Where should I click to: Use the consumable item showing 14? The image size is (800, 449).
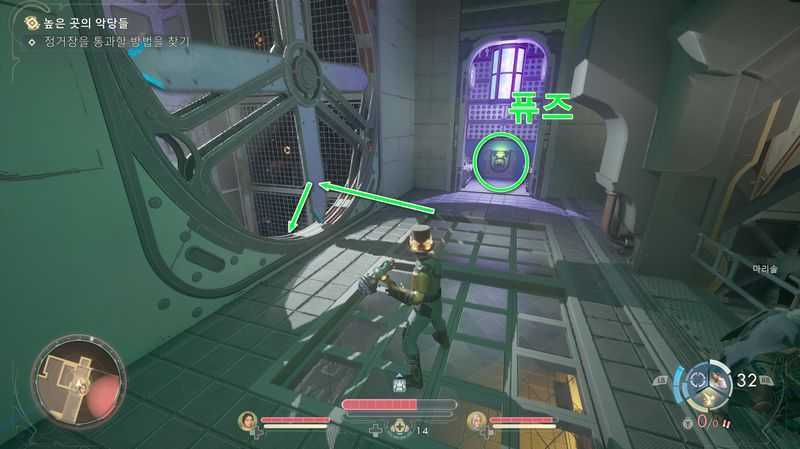click(400, 428)
